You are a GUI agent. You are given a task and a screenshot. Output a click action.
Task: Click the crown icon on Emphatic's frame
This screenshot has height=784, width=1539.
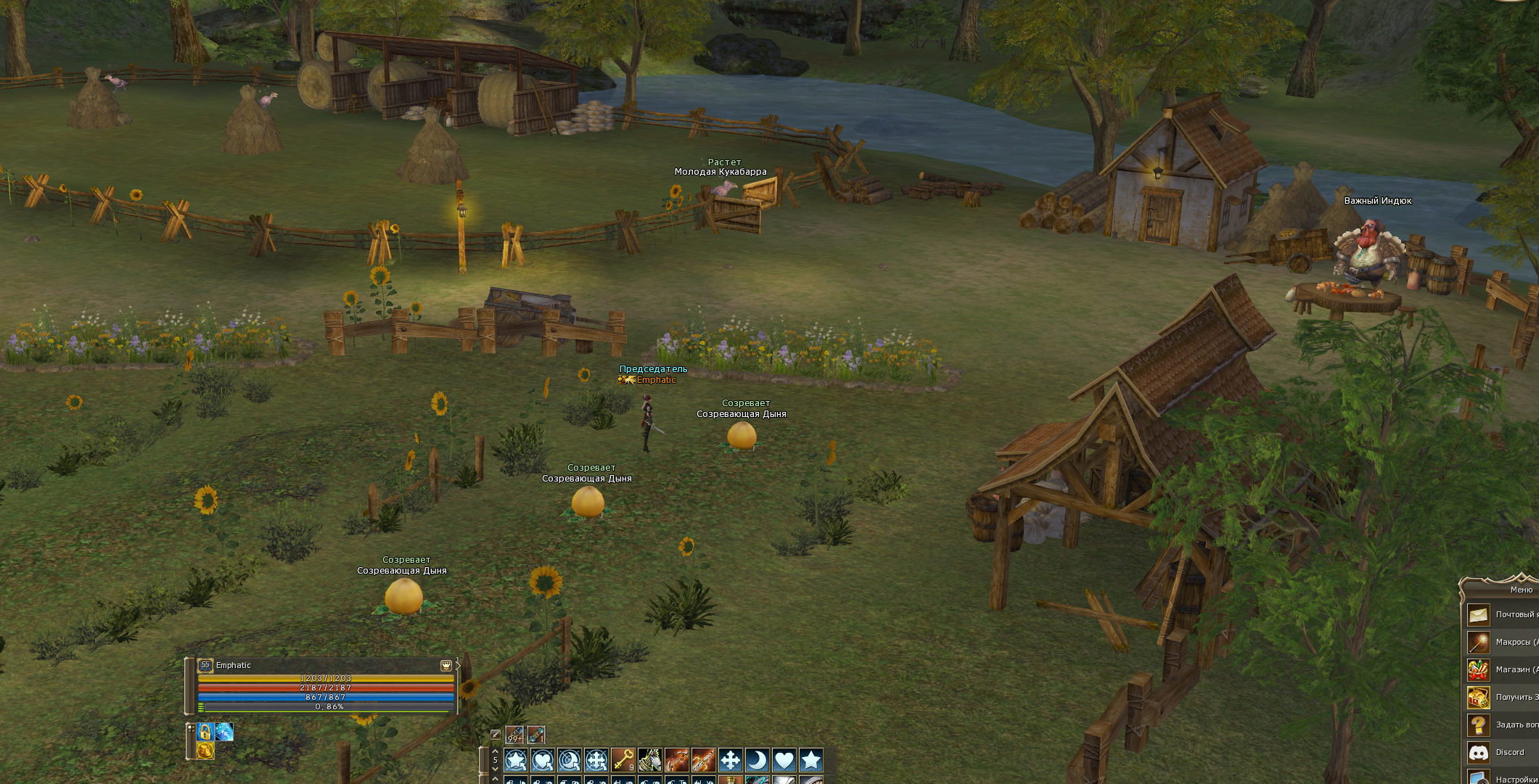(x=446, y=665)
